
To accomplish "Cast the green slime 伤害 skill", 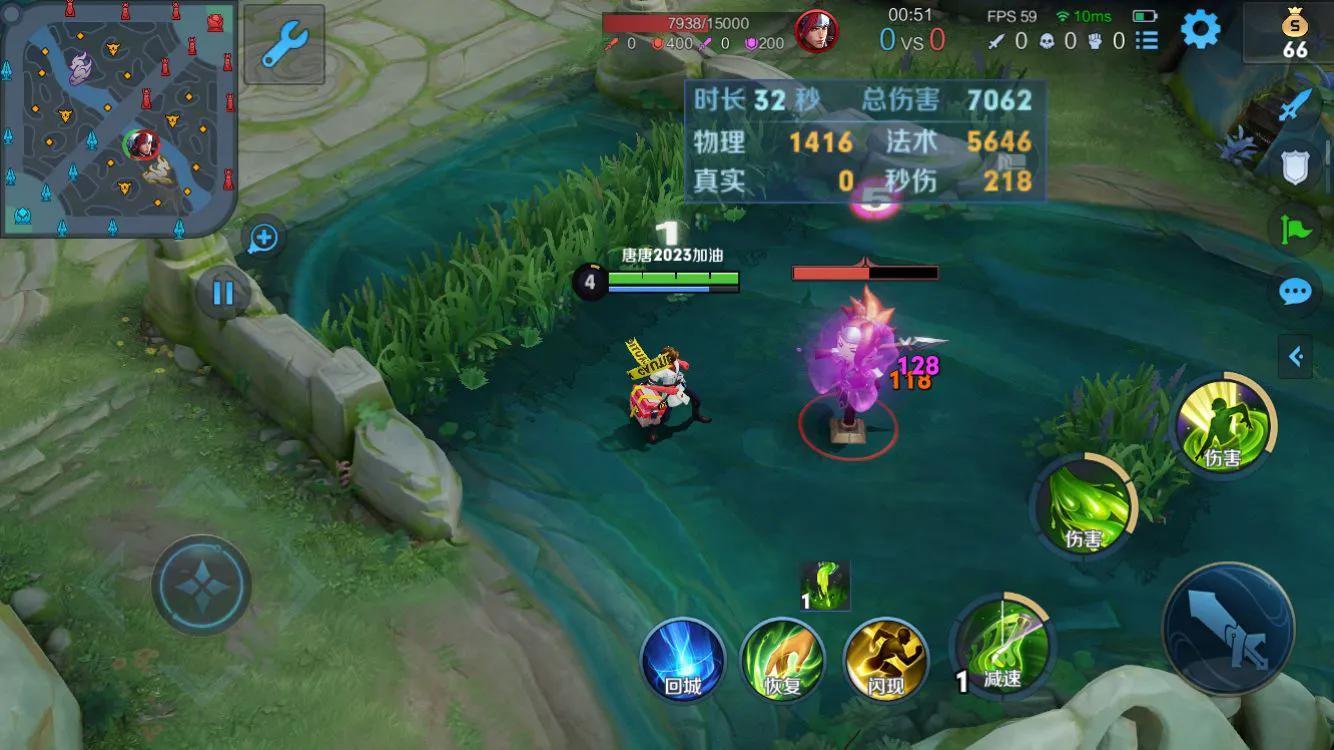I will coord(1083,505).
